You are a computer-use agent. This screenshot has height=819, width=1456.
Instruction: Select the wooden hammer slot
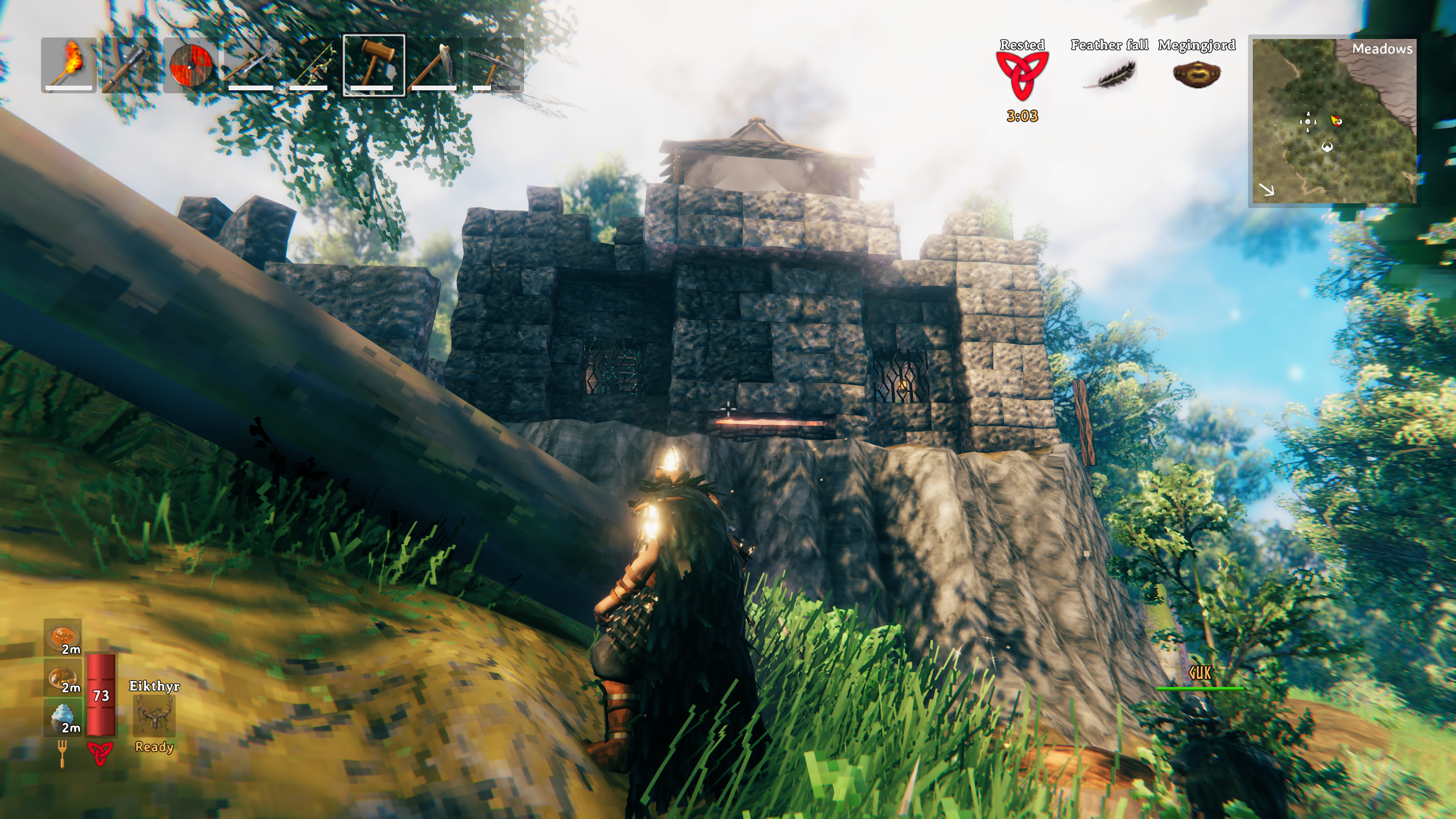coord(374,64)
